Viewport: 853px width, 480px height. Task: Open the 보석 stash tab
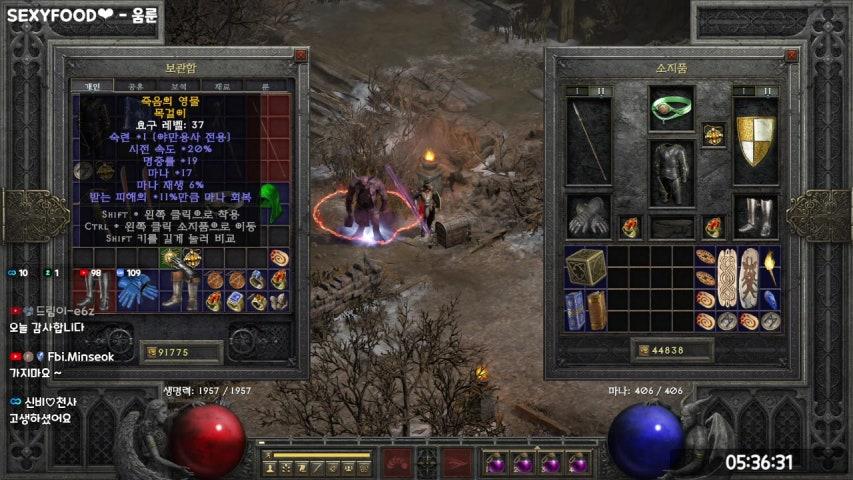[178, 87]
